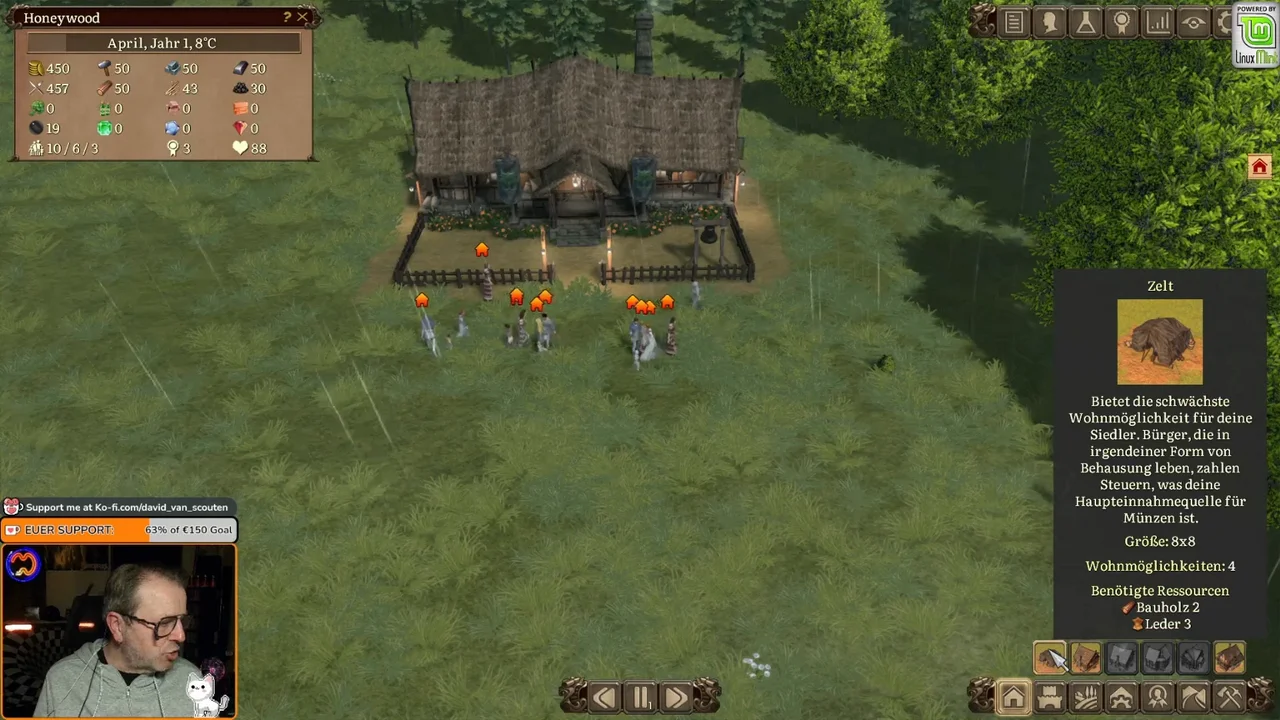This screenshot has width=1280, height=720.
Task: Open the document list menu
Action: (1014, 23)
